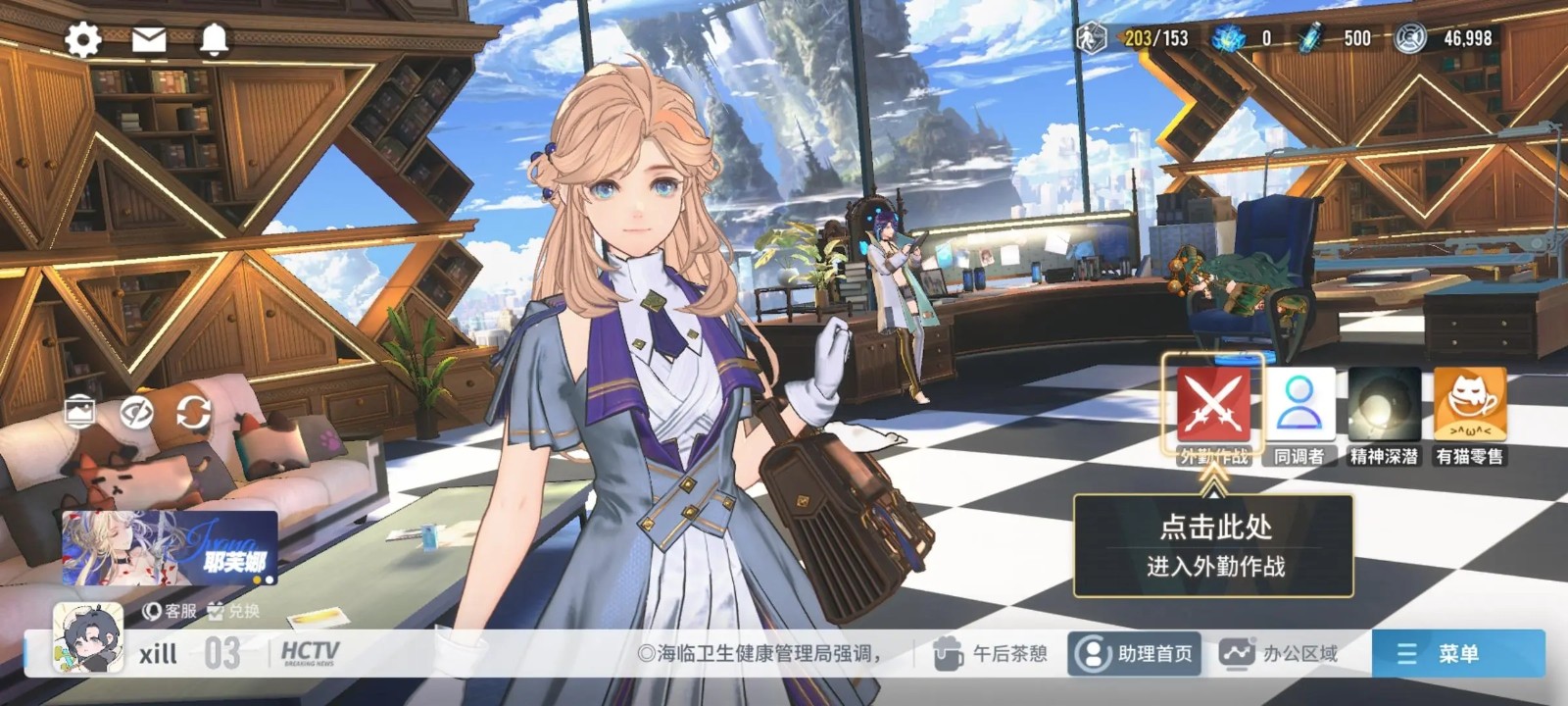Open the picture background icon

pyautogui.click(x=79, y=412)
